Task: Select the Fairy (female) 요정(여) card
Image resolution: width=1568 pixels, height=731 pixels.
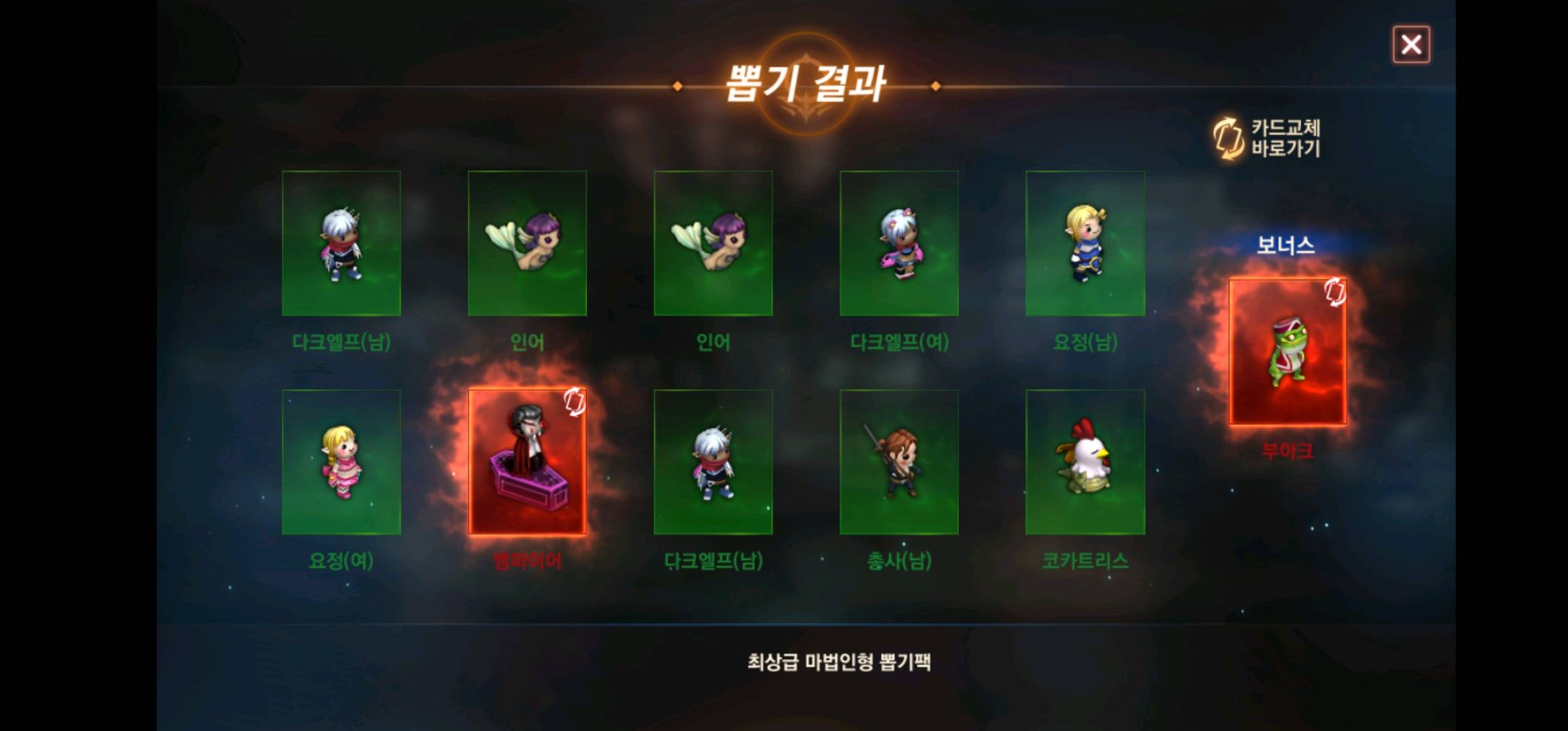Action: click(342, 462)
